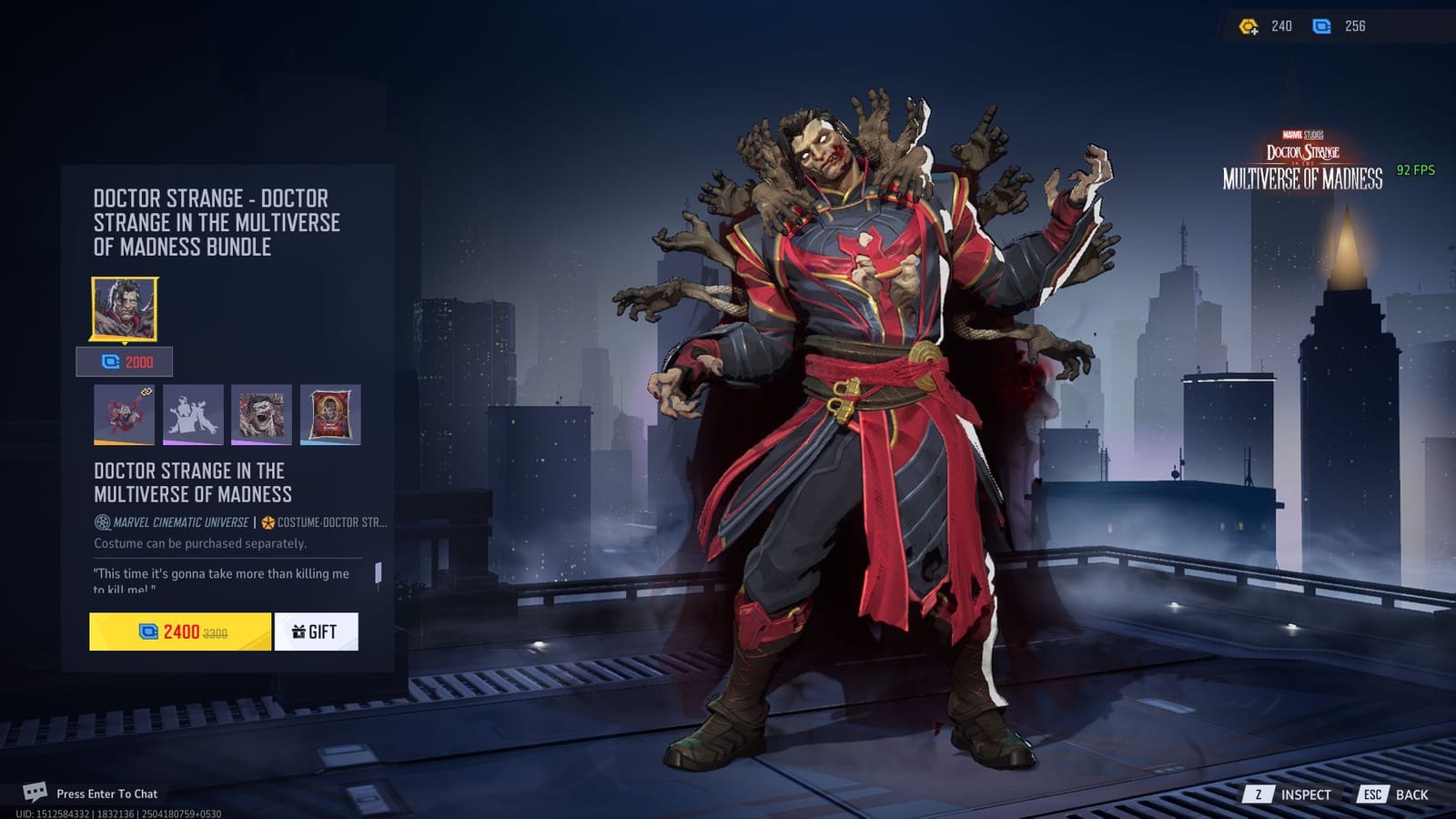1456x819 pixels.
Task: Click the chat bubble icon at bottom left
Action: tap(36, 794)
